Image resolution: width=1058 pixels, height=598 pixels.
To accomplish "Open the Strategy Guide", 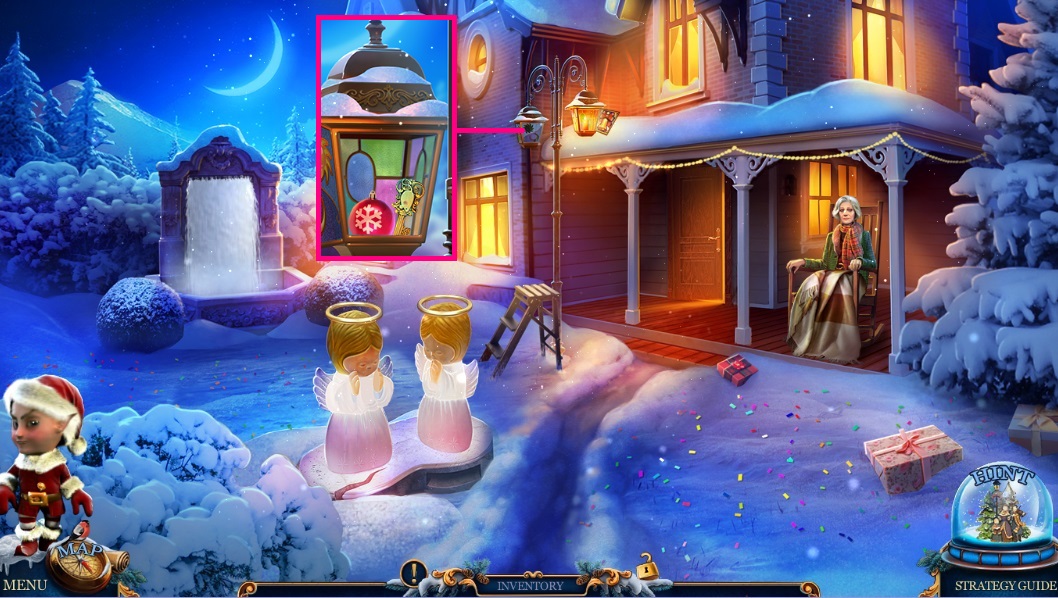I will tap(1004, 586).
